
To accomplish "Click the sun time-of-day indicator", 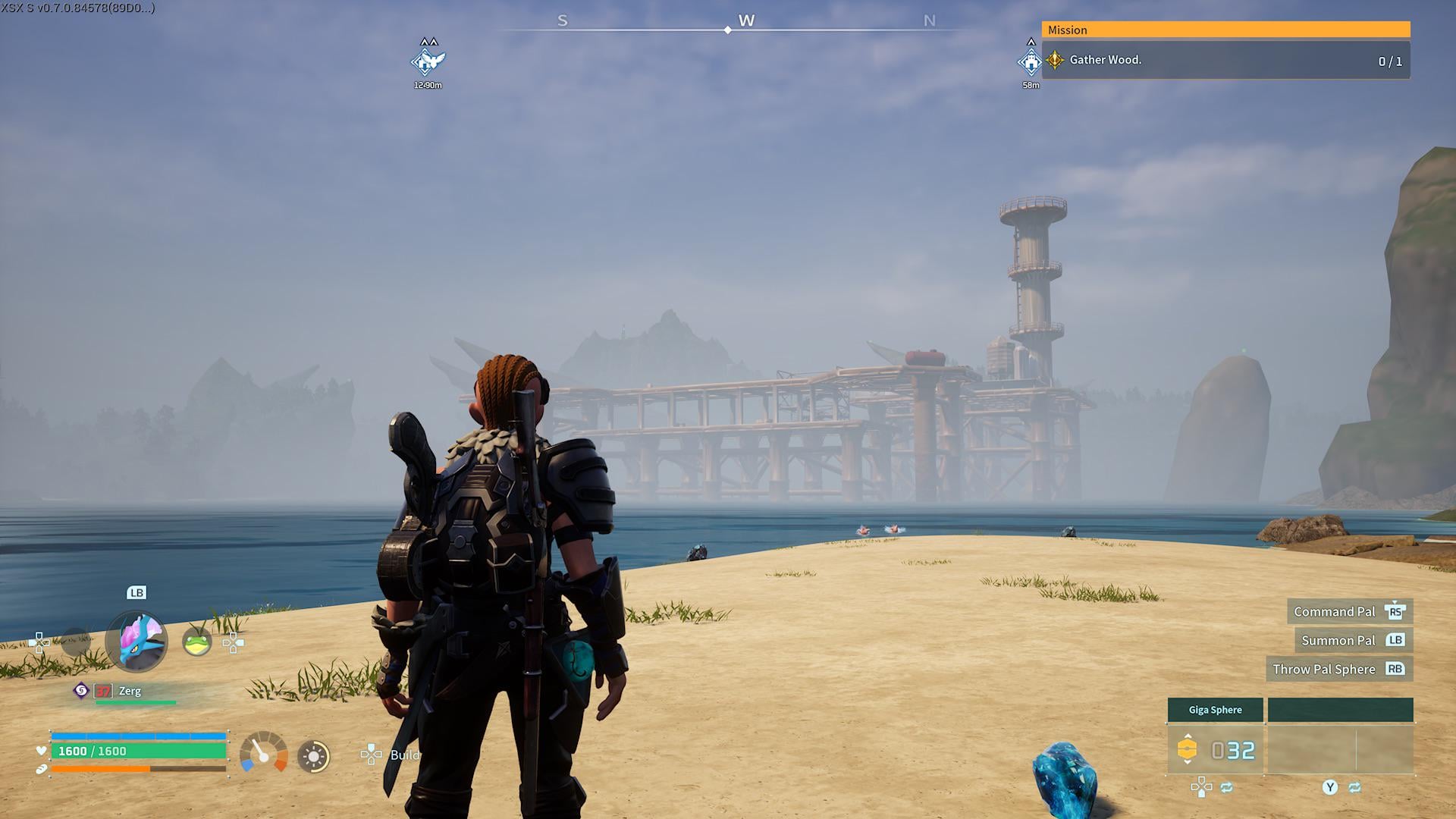I will [x=313, y=756].
